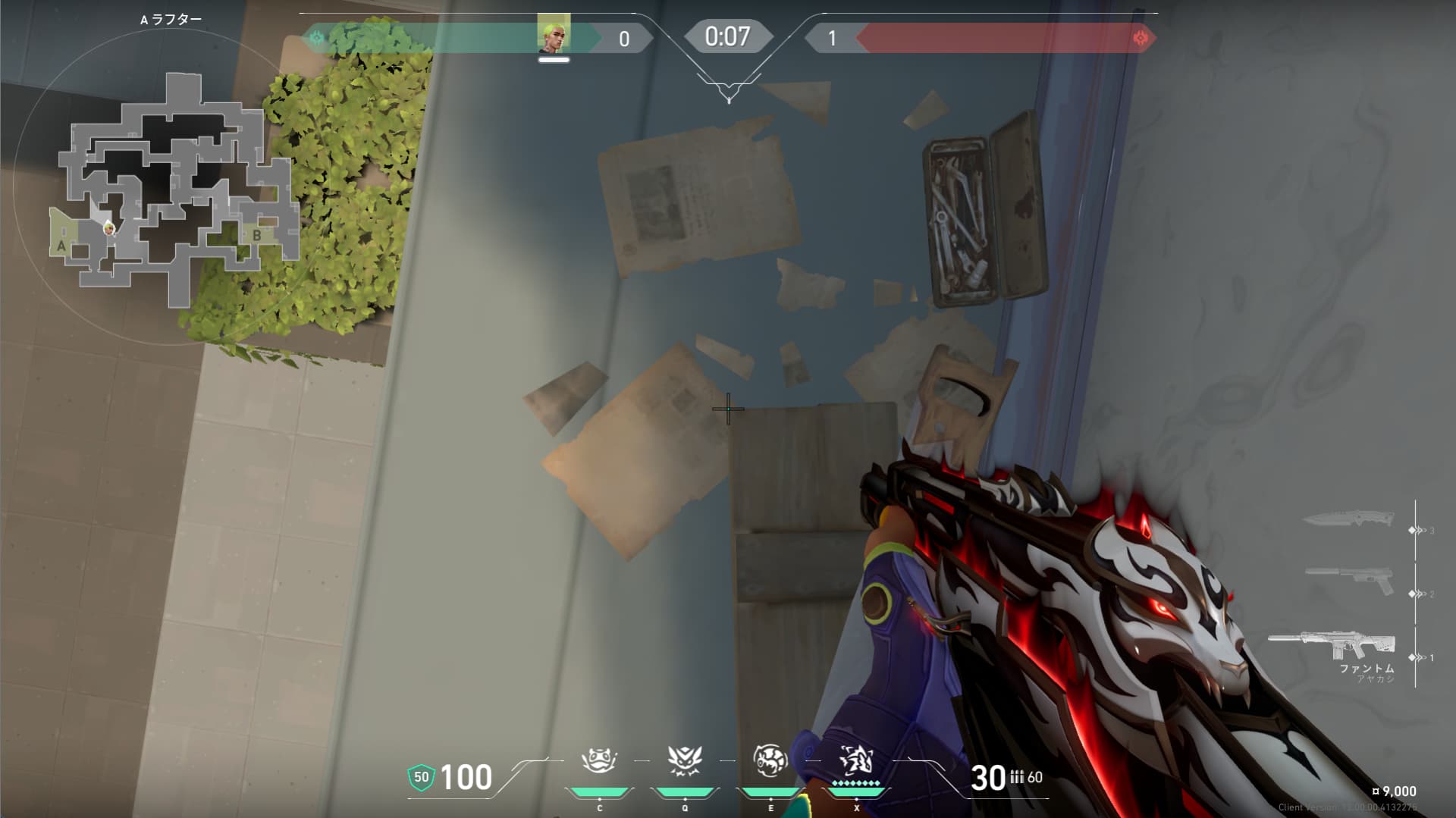Use the Dizzy ability icon
Image resolution: width=1456 pixels, height=818 pixels.
[770, 760]
